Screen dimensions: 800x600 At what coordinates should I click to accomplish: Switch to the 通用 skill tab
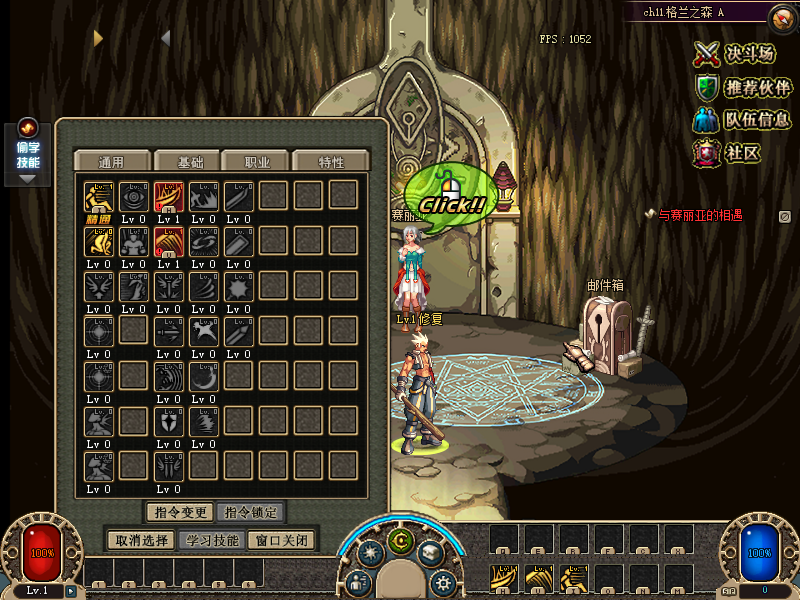(111, 162)
